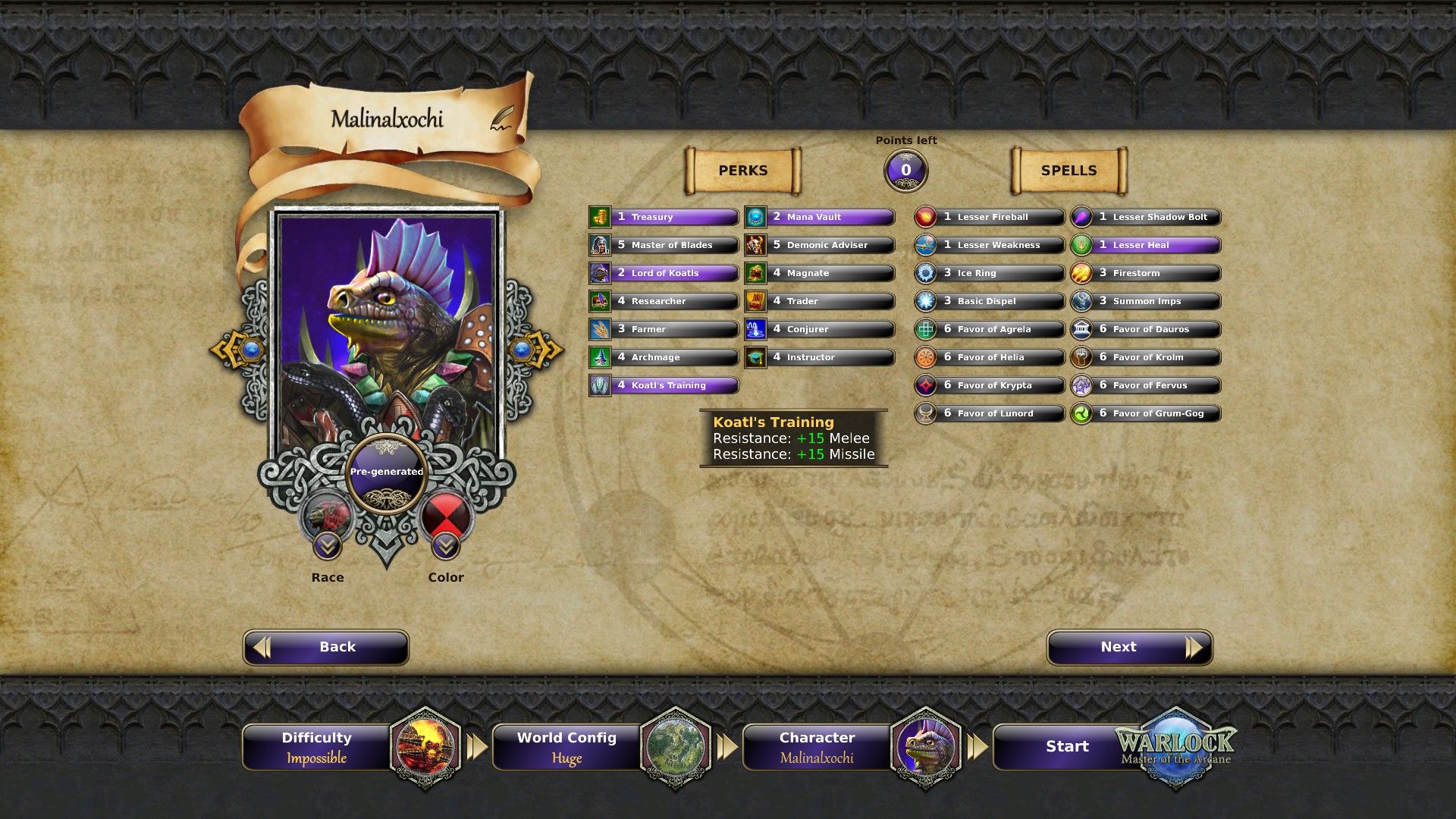The height and width of the screenshot is (819, 1456).
Task: Switch to previous portrait with left arrow
Action: tap(237, 350)
